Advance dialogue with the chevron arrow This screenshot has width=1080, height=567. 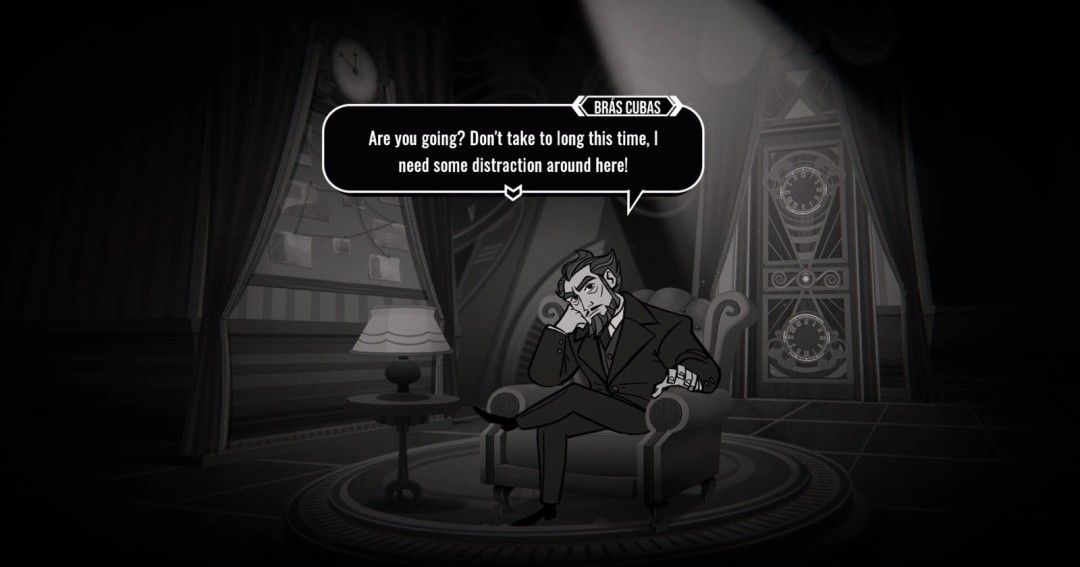pyautogui.click(x=513, y=191)
